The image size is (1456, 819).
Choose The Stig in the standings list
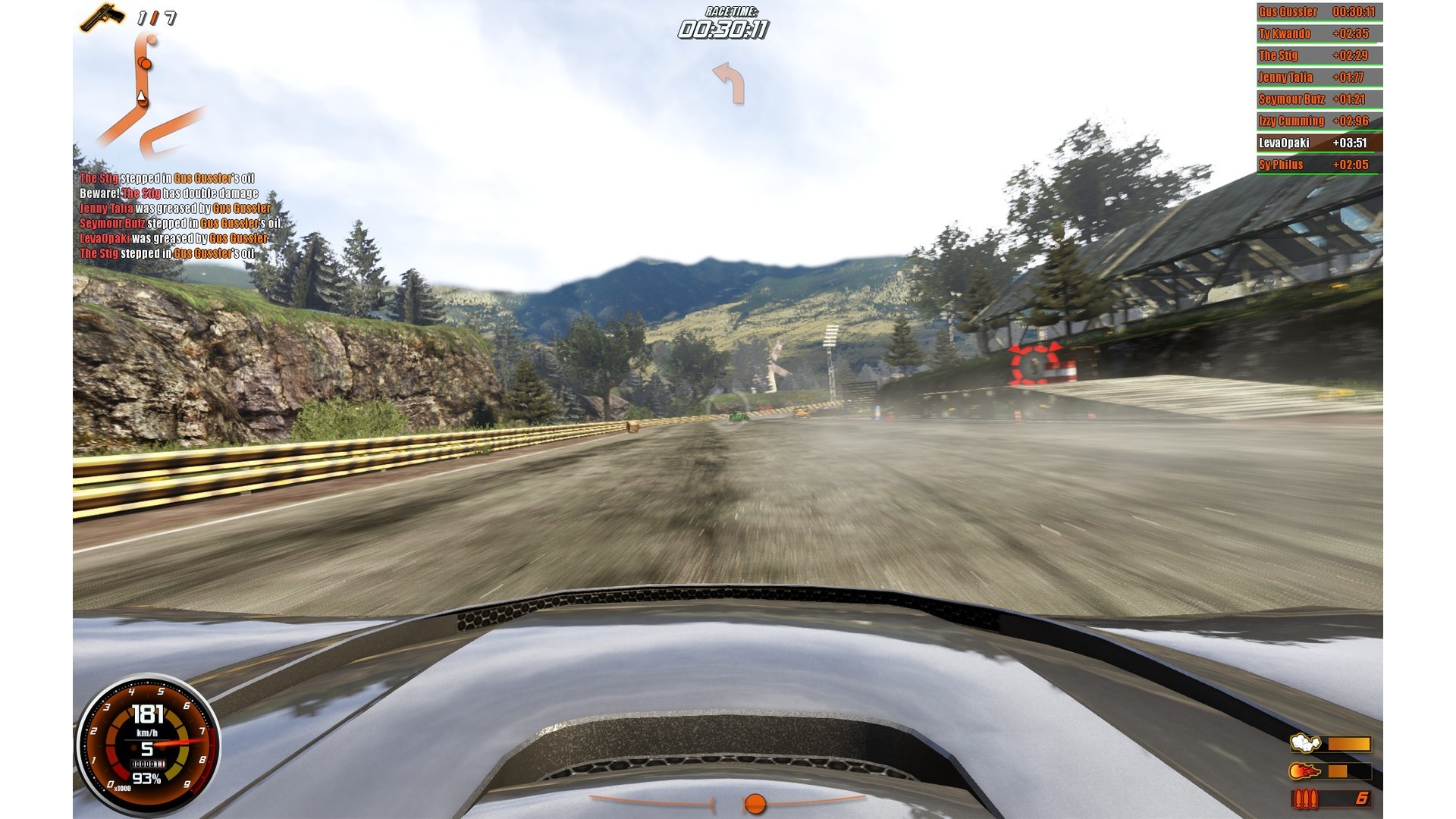pos(1319,56)
